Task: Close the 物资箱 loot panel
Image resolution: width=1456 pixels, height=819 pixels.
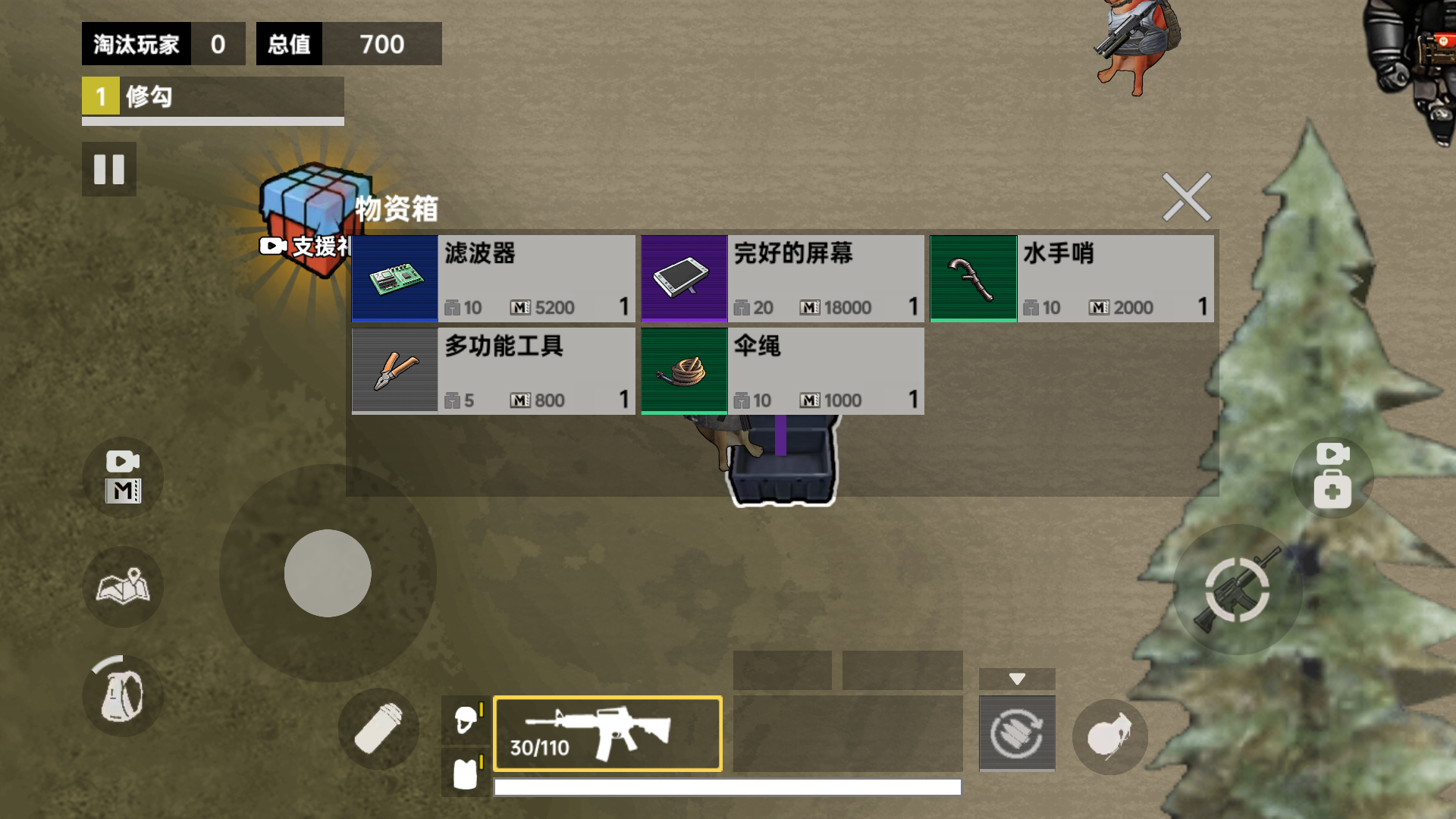Action: (x=1186, y=197)
